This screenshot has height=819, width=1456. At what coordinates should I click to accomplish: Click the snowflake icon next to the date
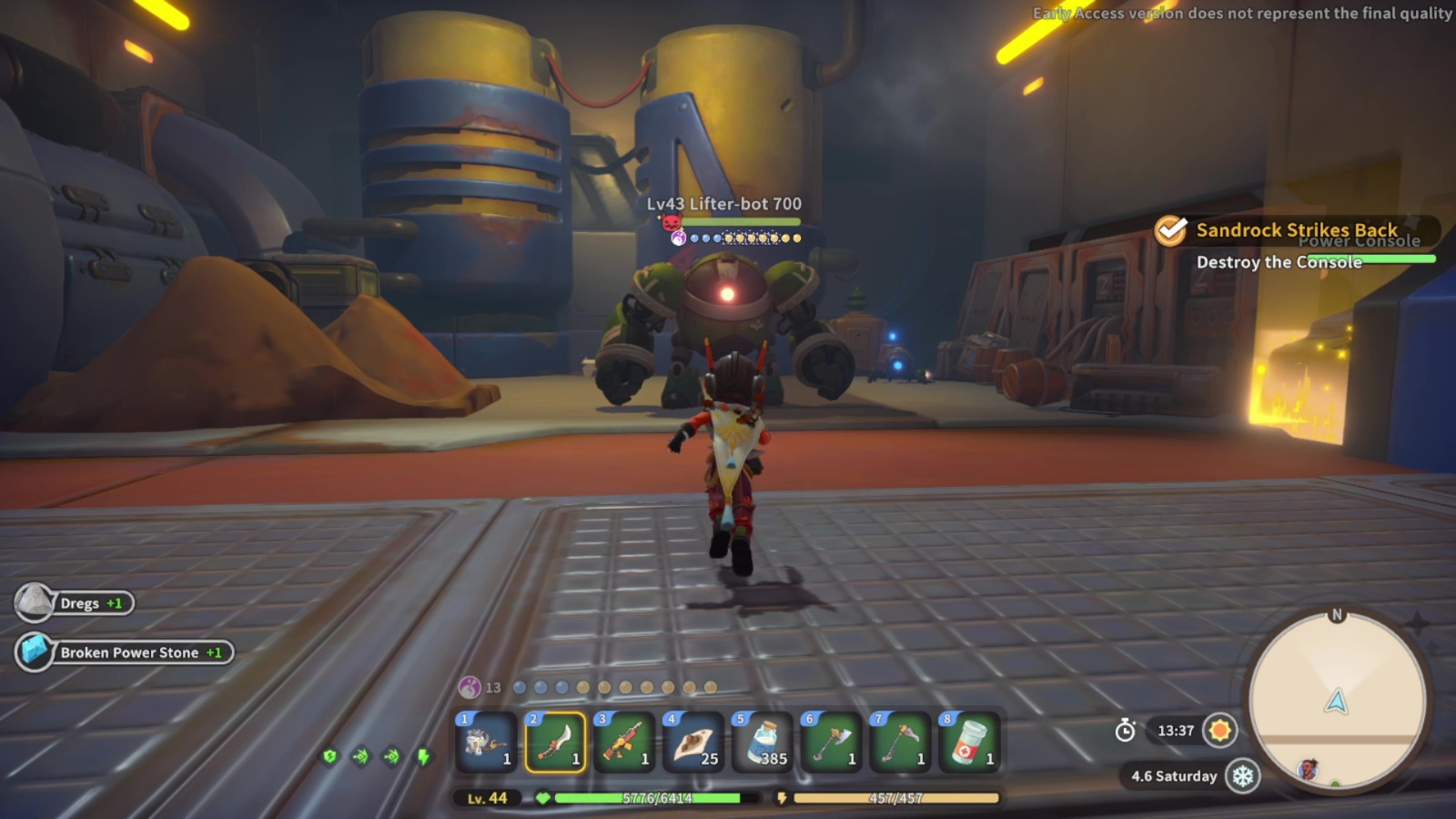coord(1244,775)
